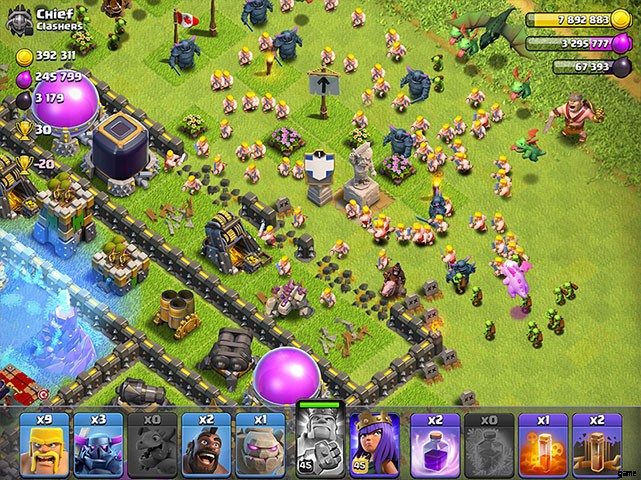This screenshot has height=480, width=641.
Task: Select the Archer Queen hero card
Action: (374, 443)
